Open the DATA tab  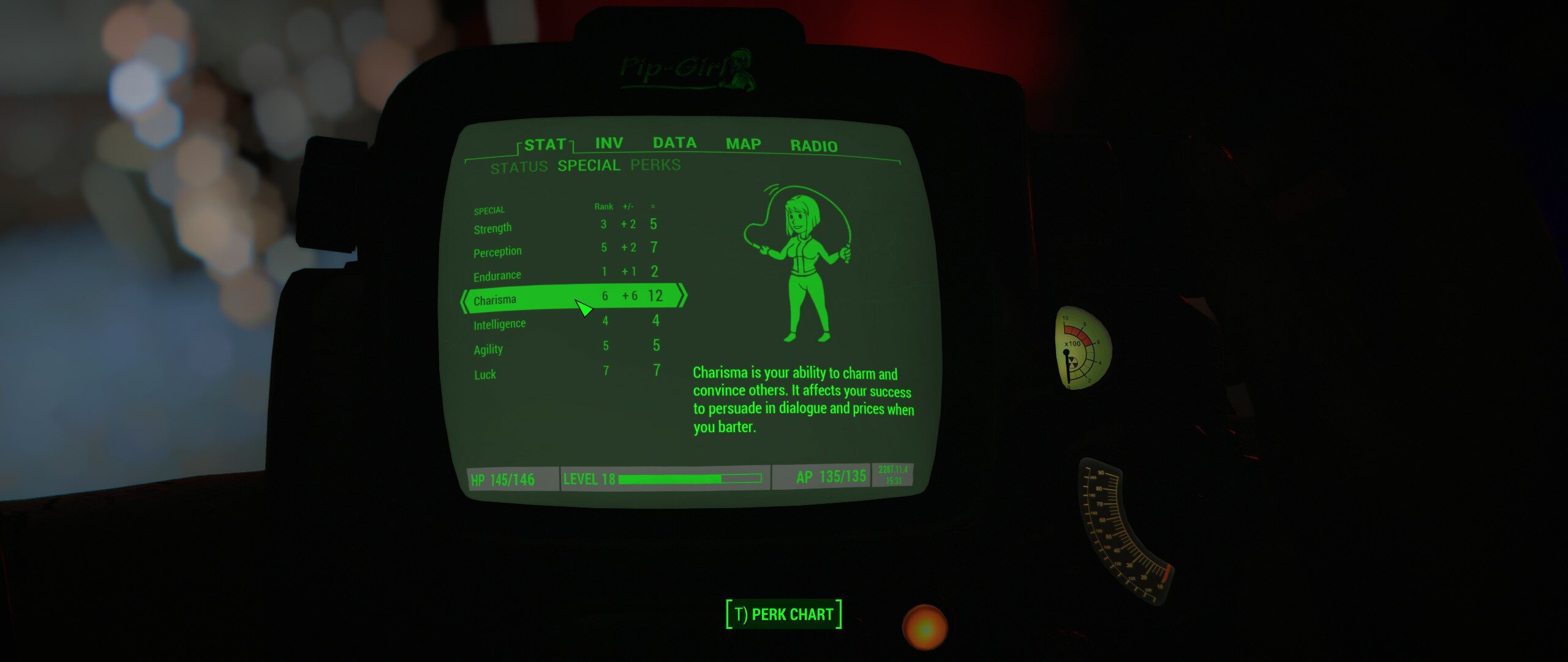(674, 143)
